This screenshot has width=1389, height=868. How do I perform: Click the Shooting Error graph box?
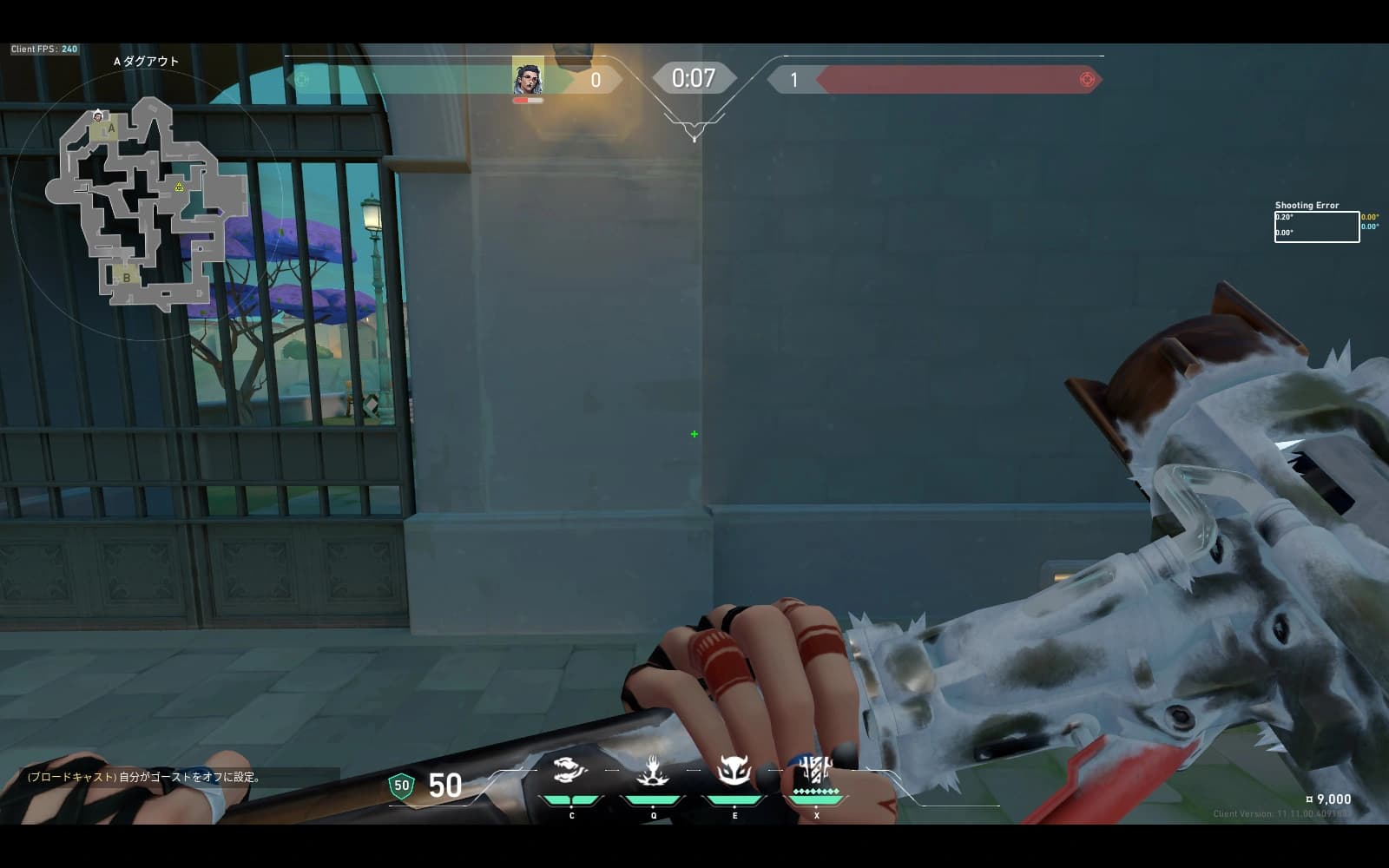click(x=1316, y=227)
